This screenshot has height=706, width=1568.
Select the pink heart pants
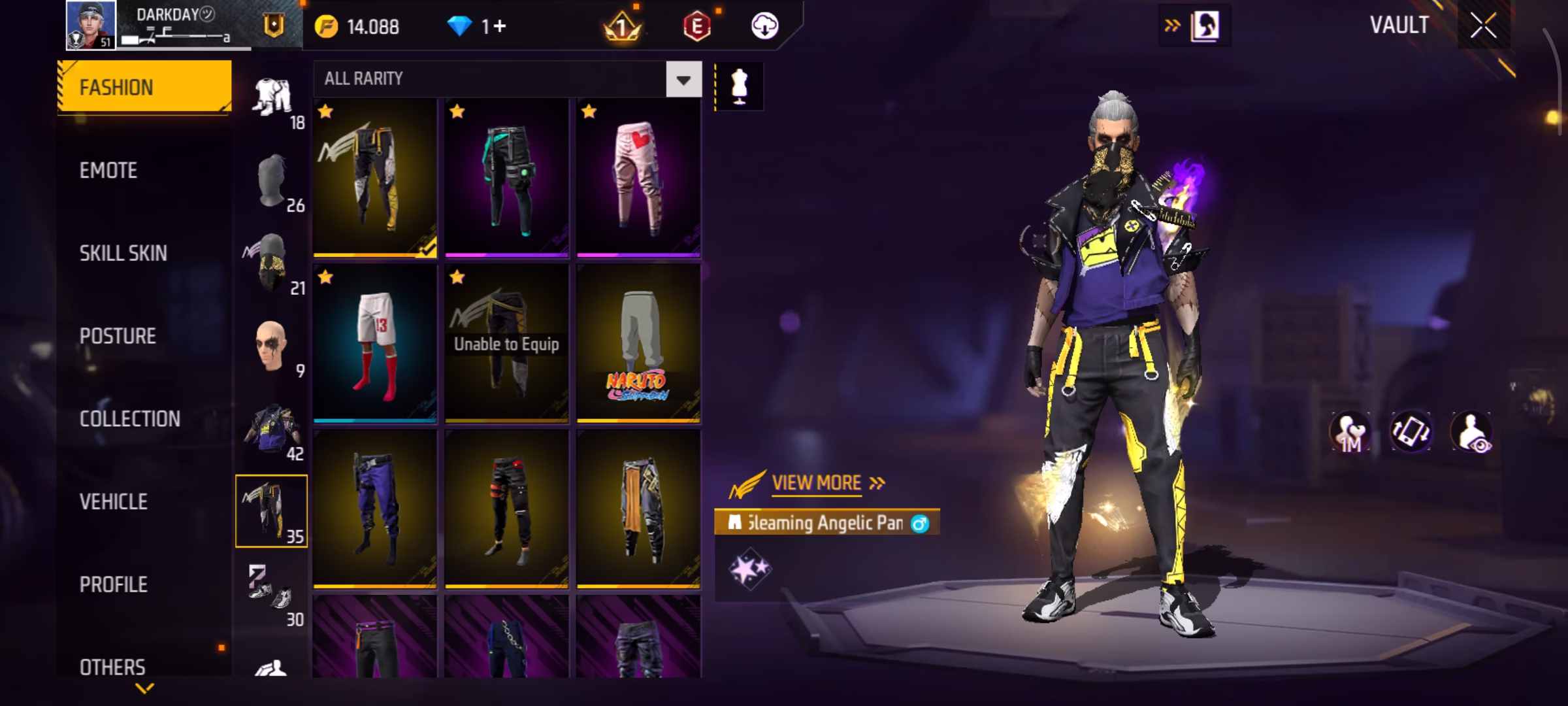pos(638,178)
